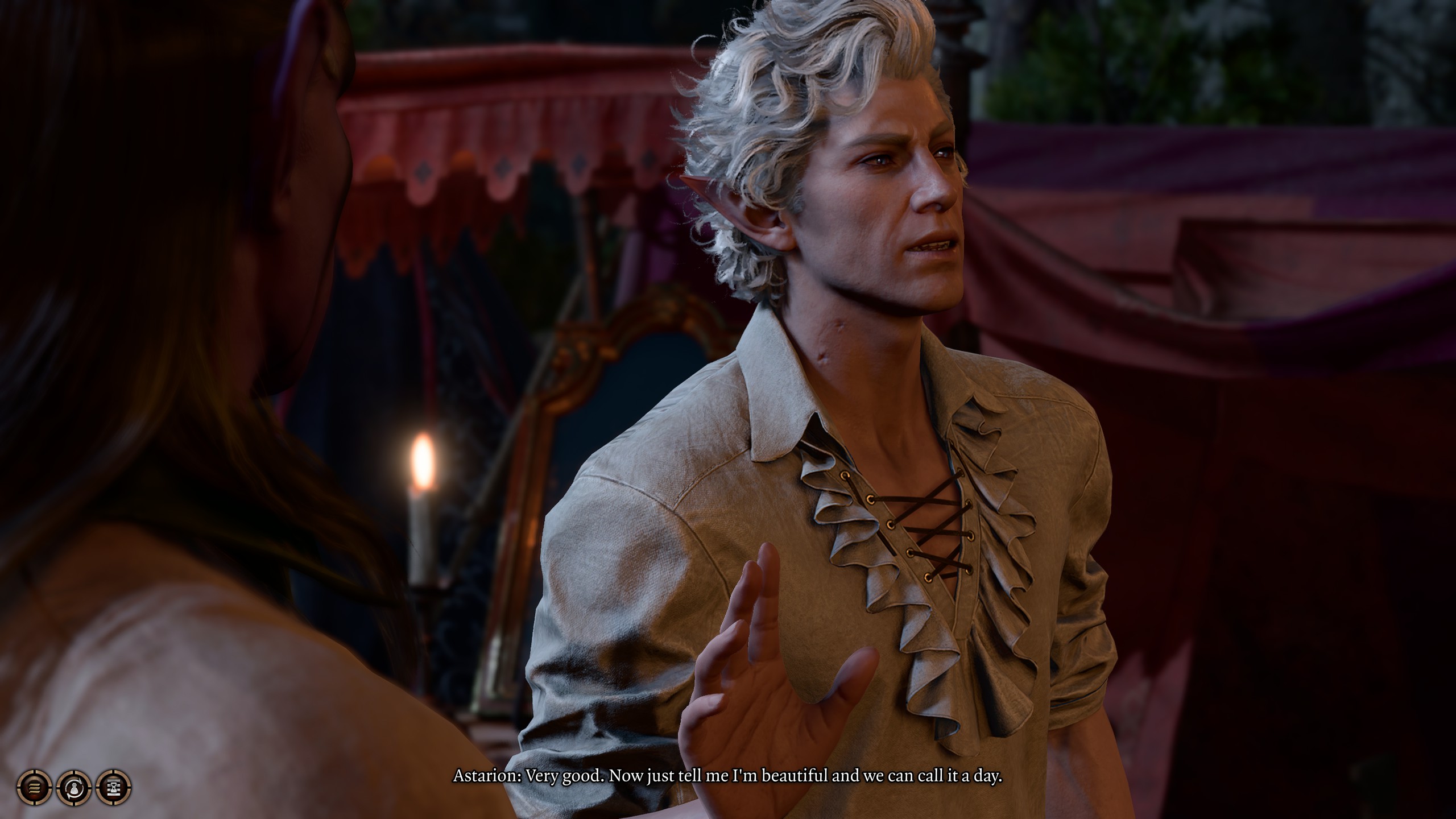Click the swap character icon
The height and width of the screenshot is (819, 1456).
point(74,788)
